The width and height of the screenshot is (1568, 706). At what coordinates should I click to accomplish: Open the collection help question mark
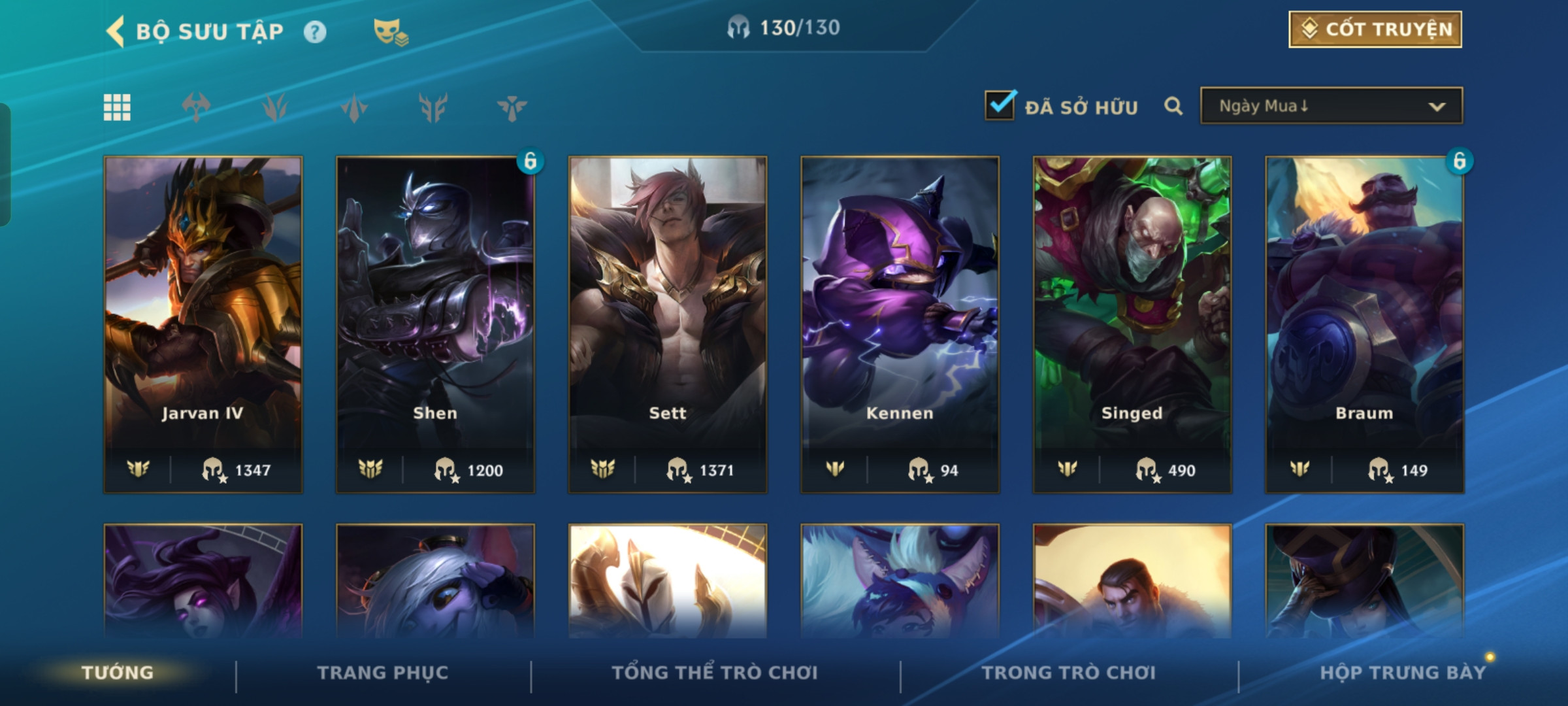coord(315,32)
